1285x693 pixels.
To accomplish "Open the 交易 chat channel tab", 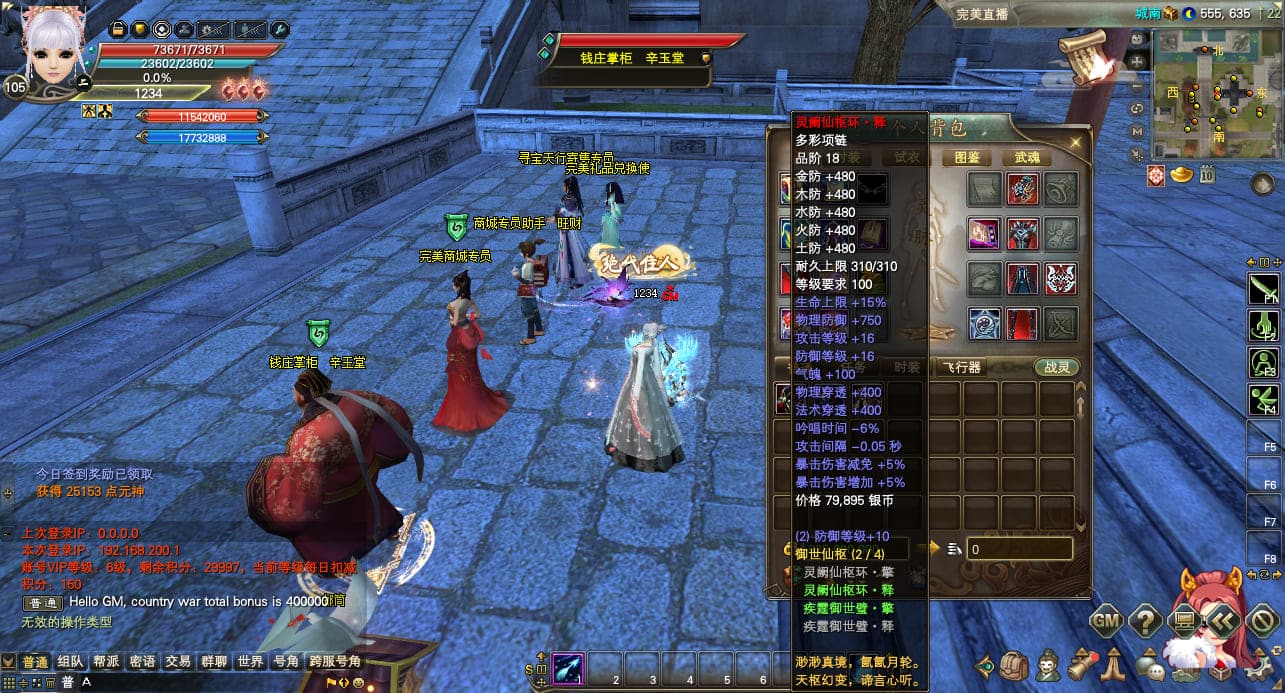I will [178, 662].
